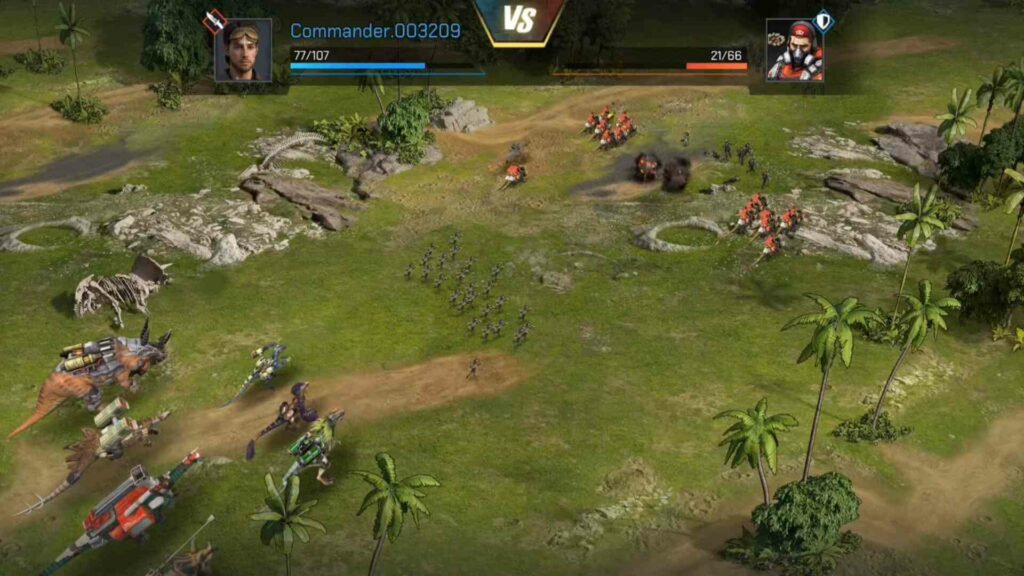Select the player commander portrait with goggles

click(243, 50)
